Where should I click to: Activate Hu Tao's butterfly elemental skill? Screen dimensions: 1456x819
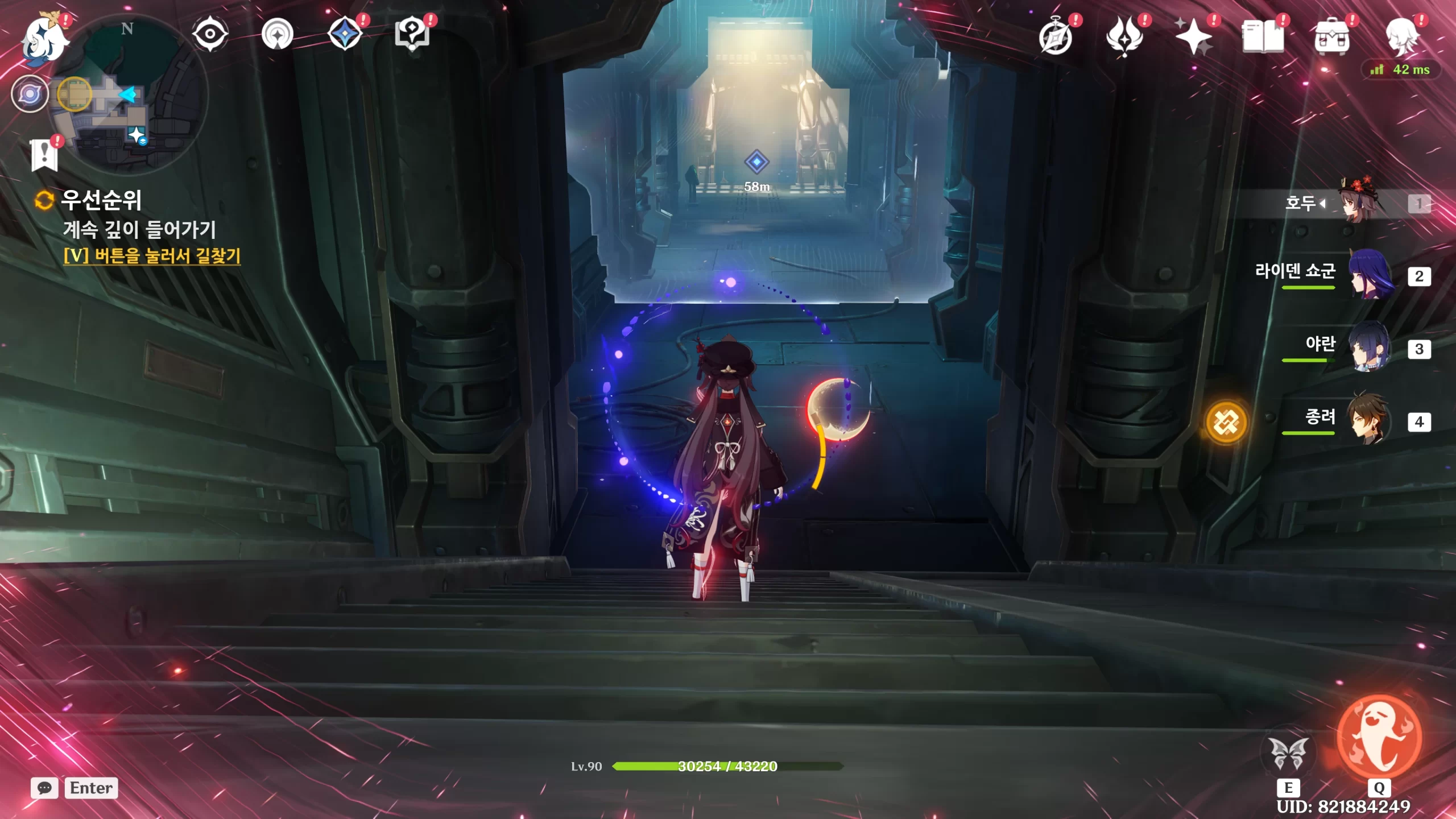click(x=1288, y=754)
